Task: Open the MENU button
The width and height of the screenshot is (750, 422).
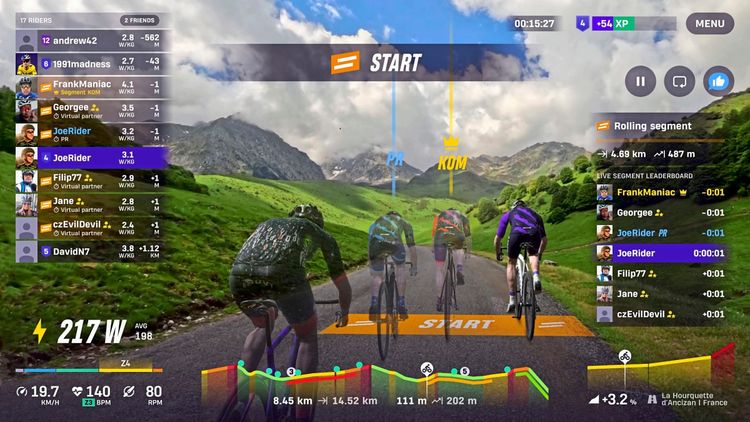Action: click(x=709, y=23)
